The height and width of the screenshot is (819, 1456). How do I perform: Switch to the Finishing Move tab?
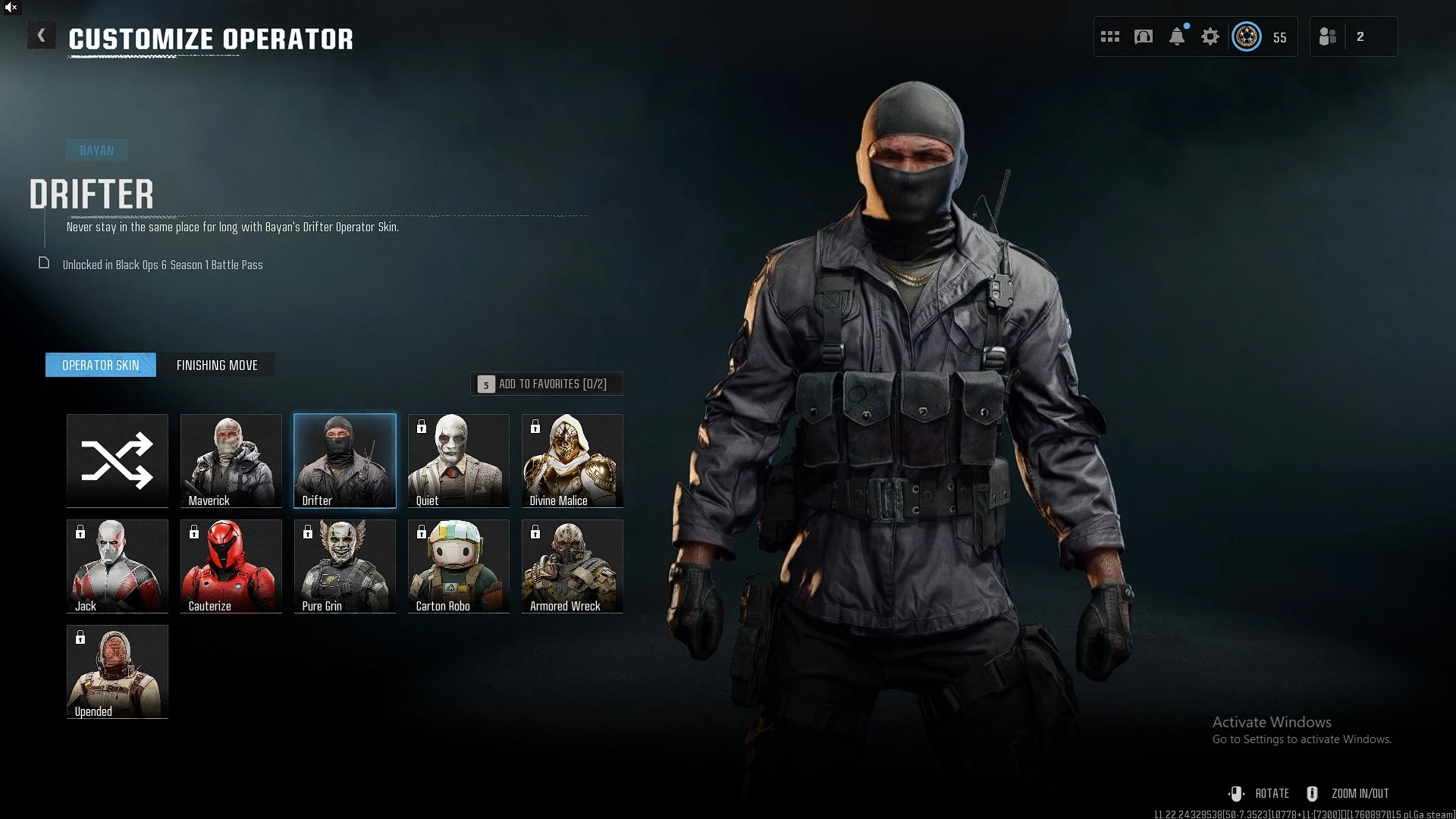[218, 365]
